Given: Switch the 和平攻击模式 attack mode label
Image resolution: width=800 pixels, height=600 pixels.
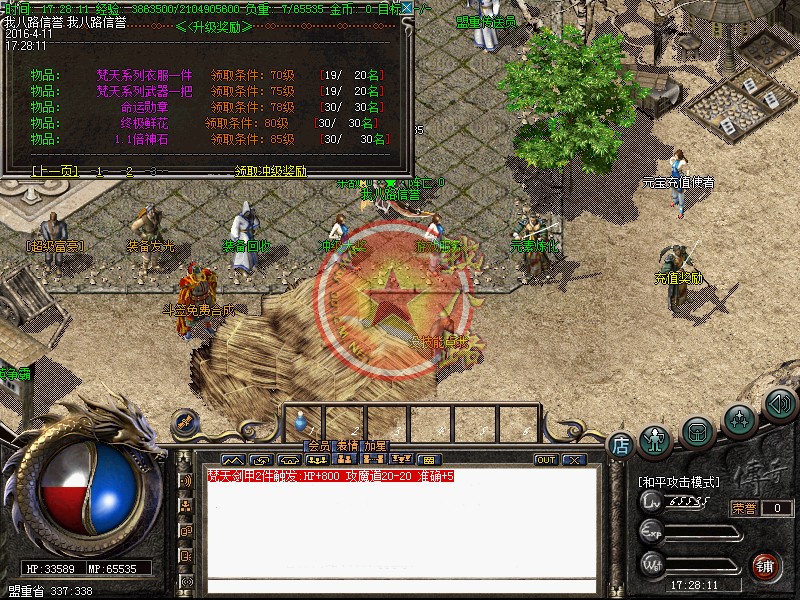Looking at the screenshot, I should pyautogui.click(x=678, y=481).
